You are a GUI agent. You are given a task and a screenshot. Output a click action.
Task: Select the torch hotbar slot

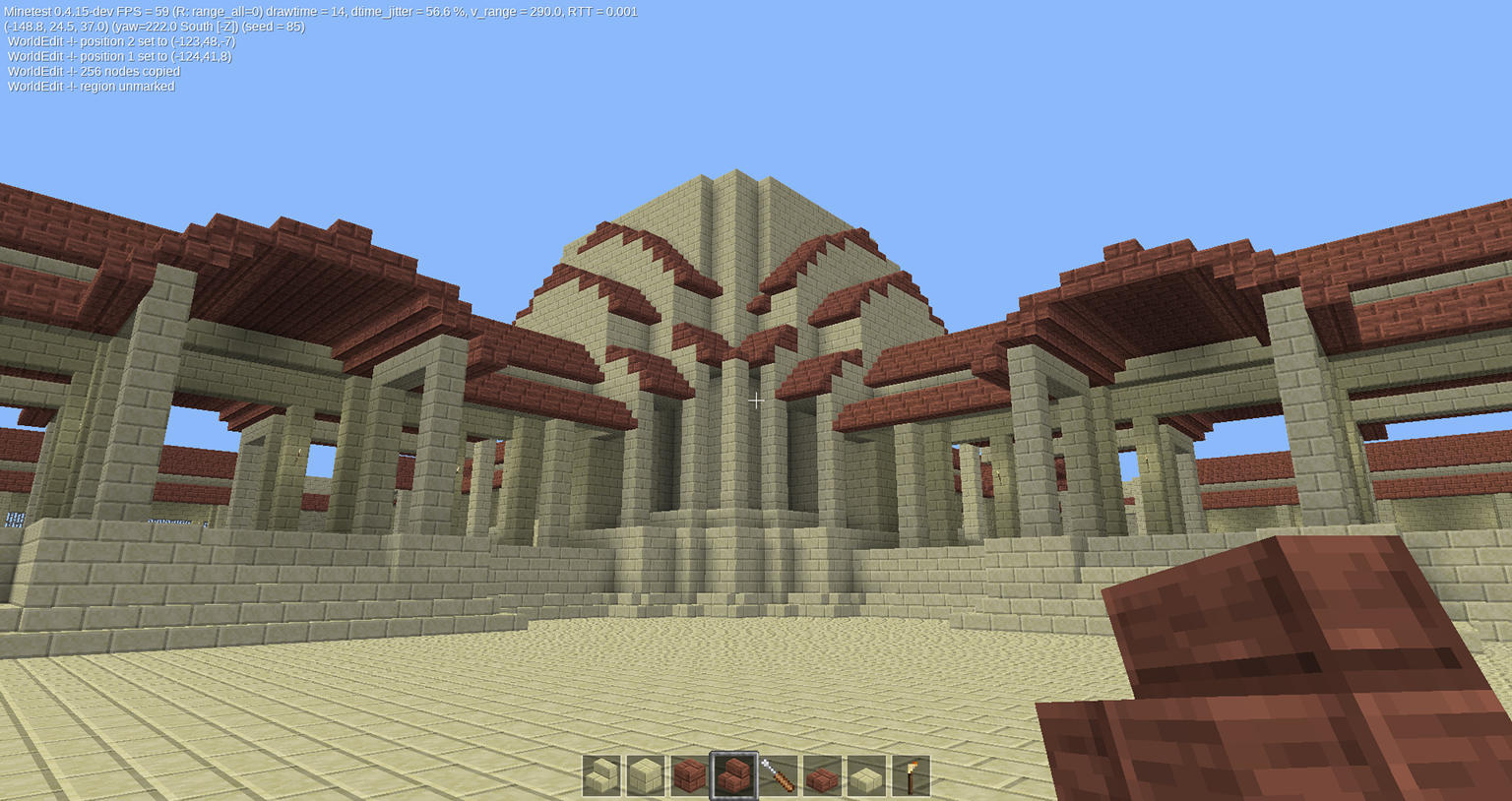911,775
